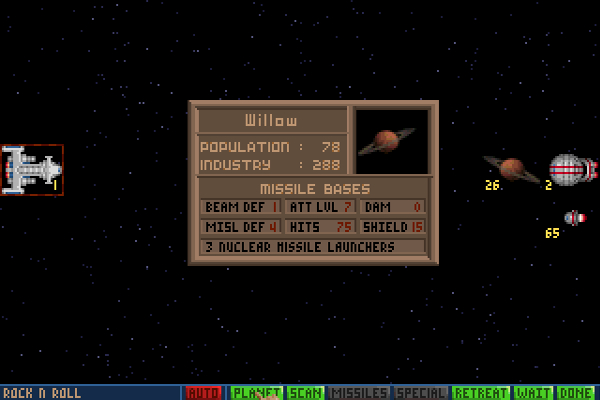The width and height of the screenshot is (600, 400).
Task: Select the highlighted white starship unit
Action: (31, 170)
